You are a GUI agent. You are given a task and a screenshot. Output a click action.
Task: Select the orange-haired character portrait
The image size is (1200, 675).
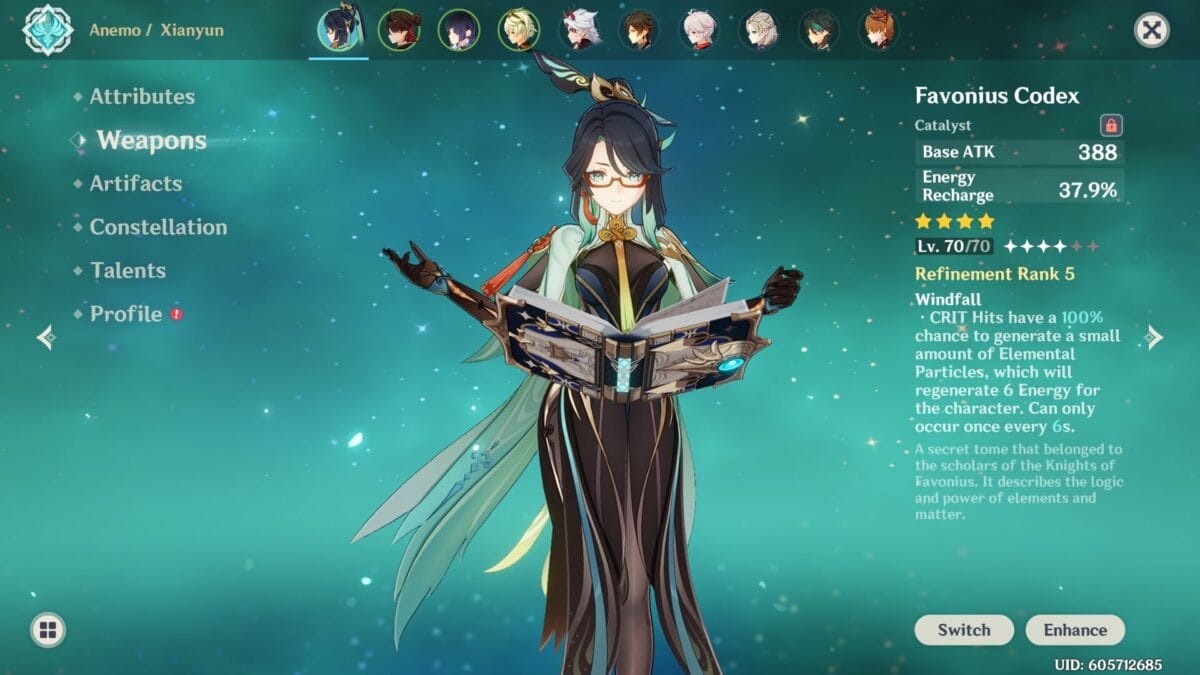click(x=879, y=30)
